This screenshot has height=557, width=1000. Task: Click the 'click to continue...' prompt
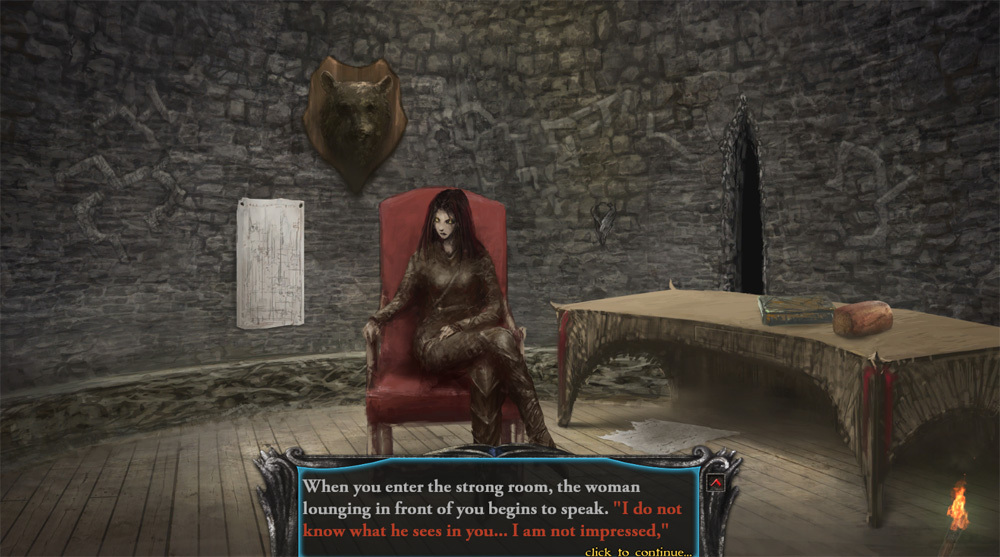pyautogui.click(x=638, y=551)
